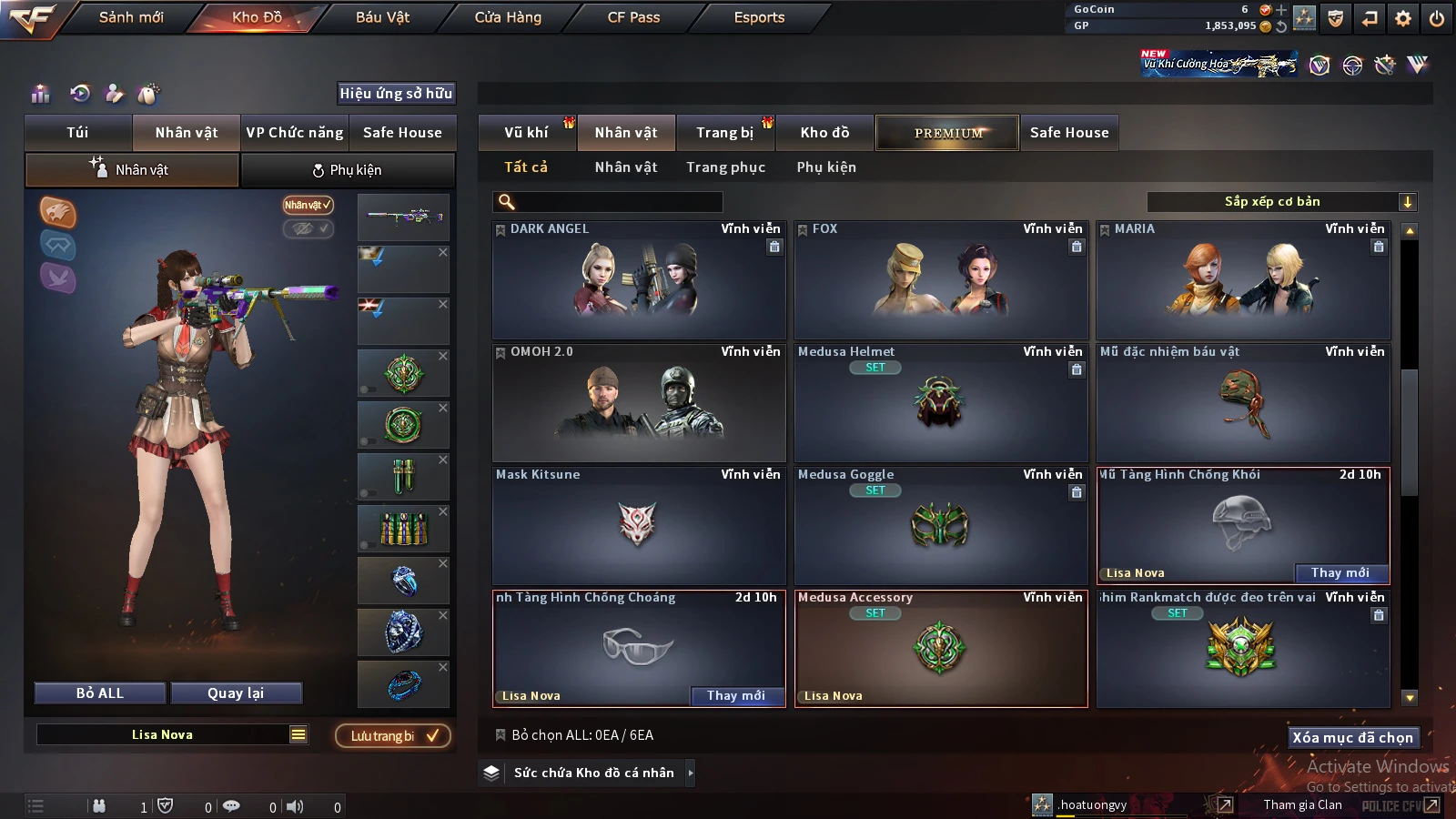Open the Hiệu ứng sở hữu panel
Image resolution: width=1456 pixels, height=819 pixels.
coord(396,94)
